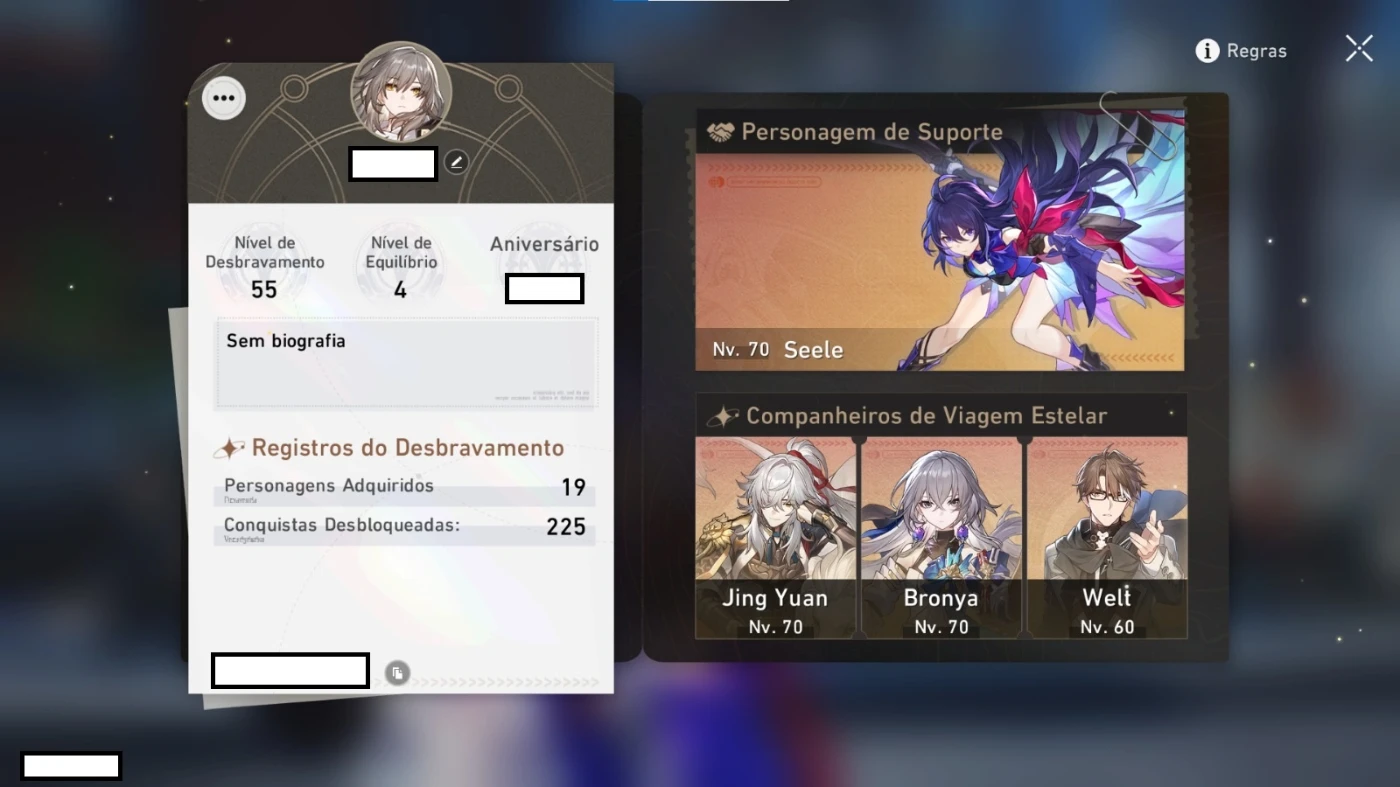Click the star icon on Companheiros de Viagem Estelar
Image resolution: width=1400 pixels, height=787 pixels.
click(x=722, y=414)
